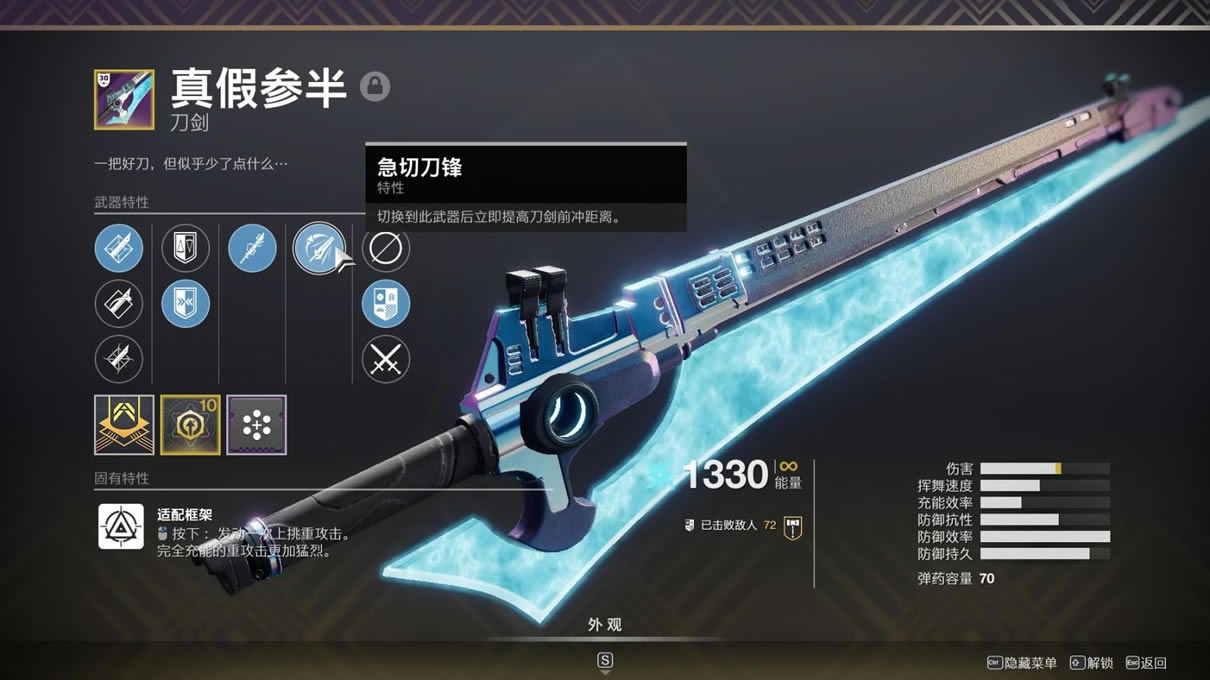1210x680 pixels.
Task: Select the blue heraldic crest perk
Action: [386, 304]
